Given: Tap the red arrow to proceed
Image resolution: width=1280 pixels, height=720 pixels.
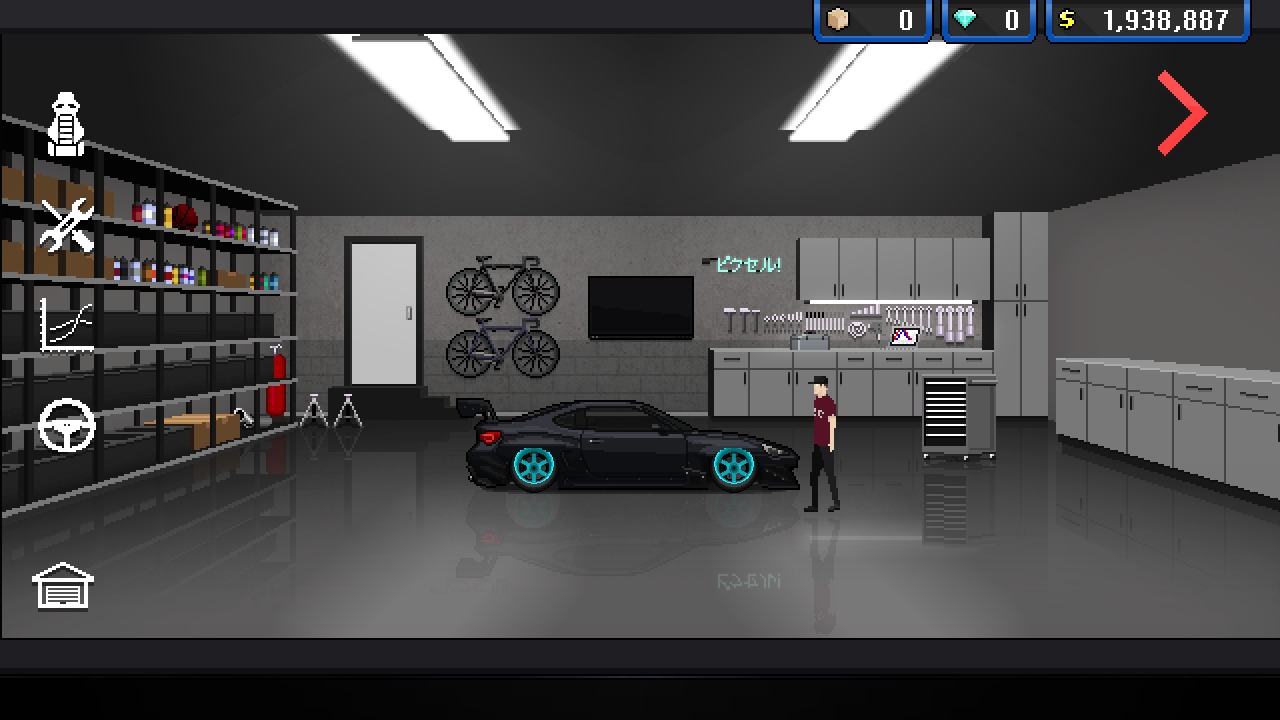Looking at the screenshot, I should click(x=1180, y=110).
